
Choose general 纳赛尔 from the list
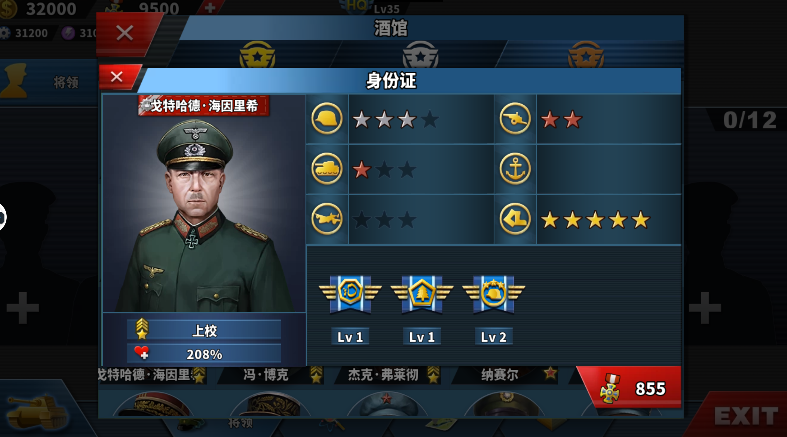(x=500, y=376)
